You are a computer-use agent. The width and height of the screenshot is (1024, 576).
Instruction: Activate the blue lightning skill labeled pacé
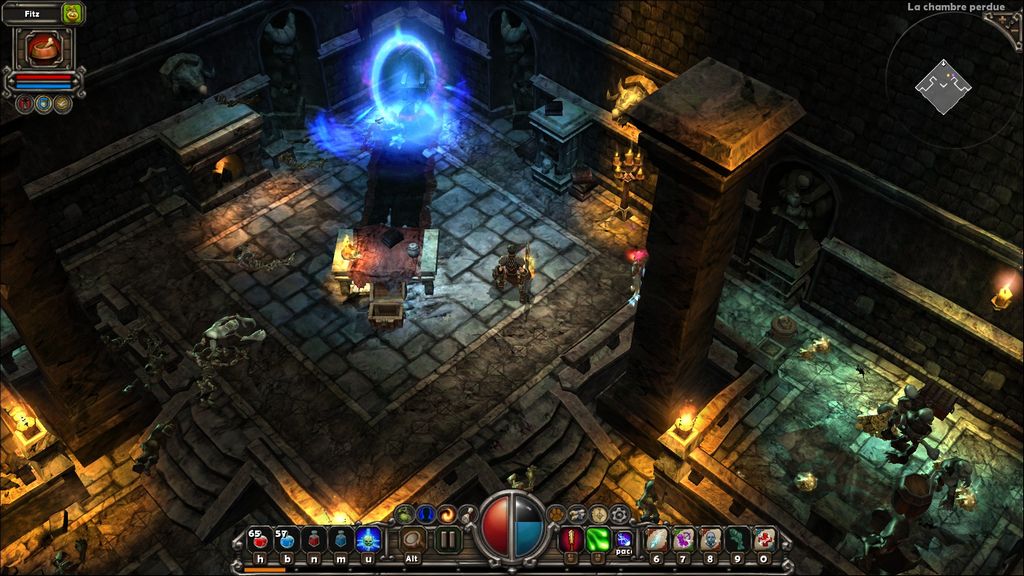click(625, 540)
